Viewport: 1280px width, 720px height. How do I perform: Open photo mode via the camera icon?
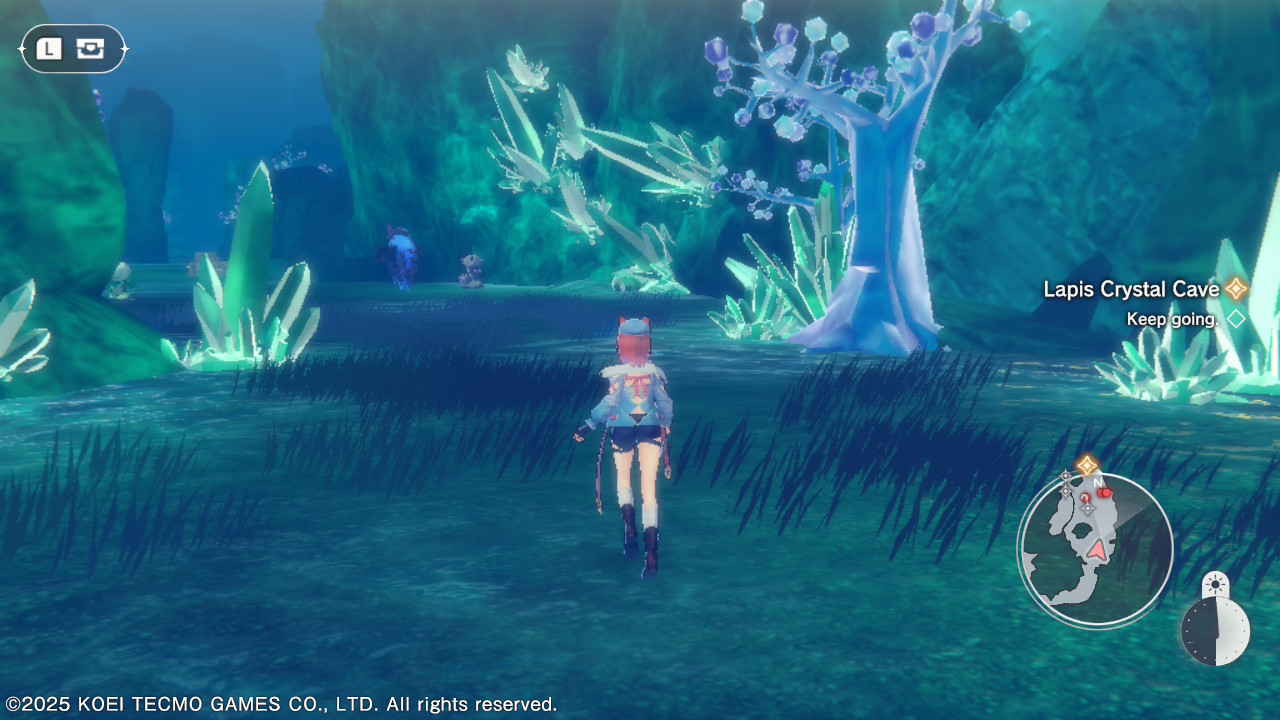click(x=91, y=48)
